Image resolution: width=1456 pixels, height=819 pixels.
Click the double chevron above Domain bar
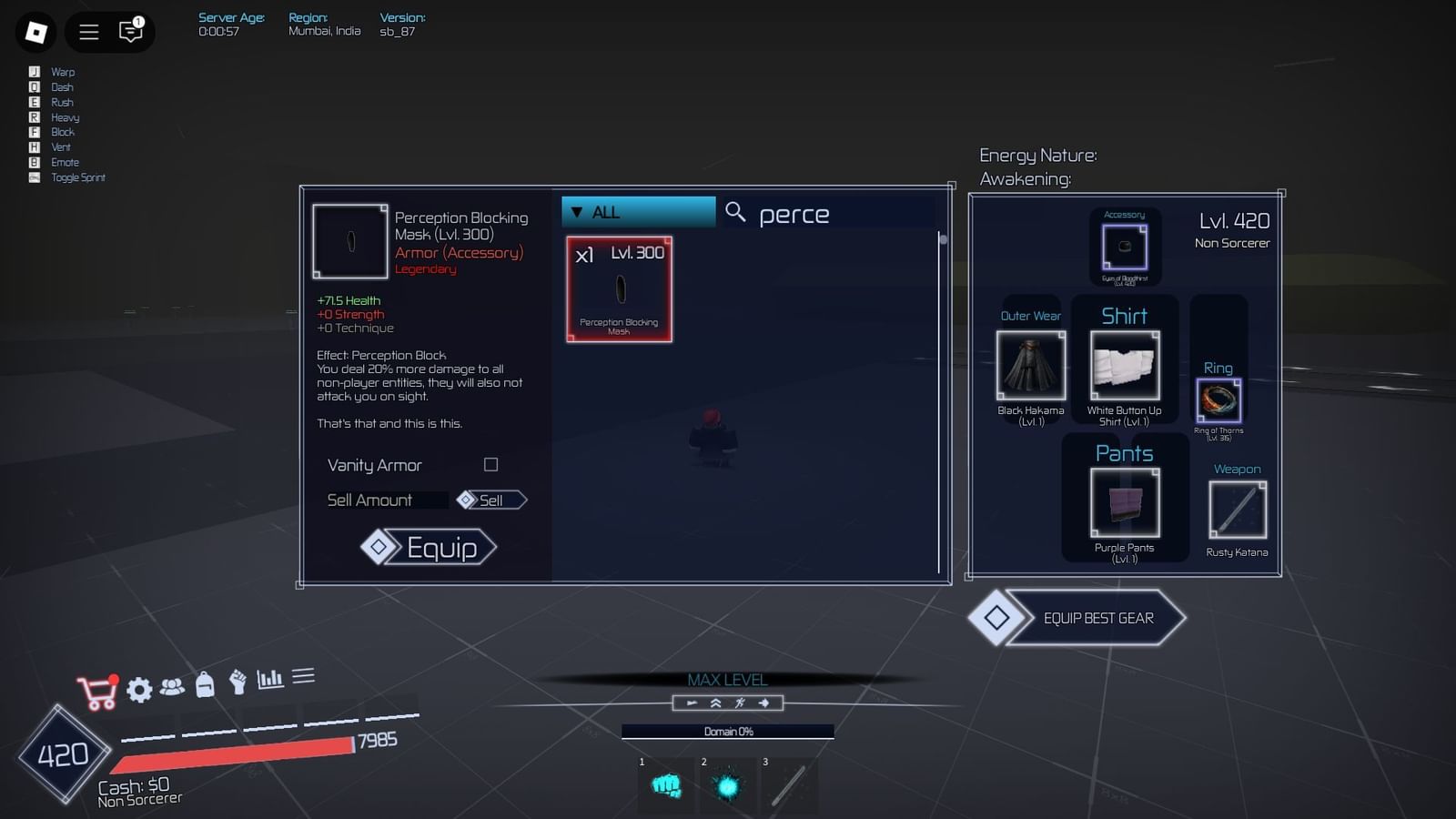[x=716, y=702]
